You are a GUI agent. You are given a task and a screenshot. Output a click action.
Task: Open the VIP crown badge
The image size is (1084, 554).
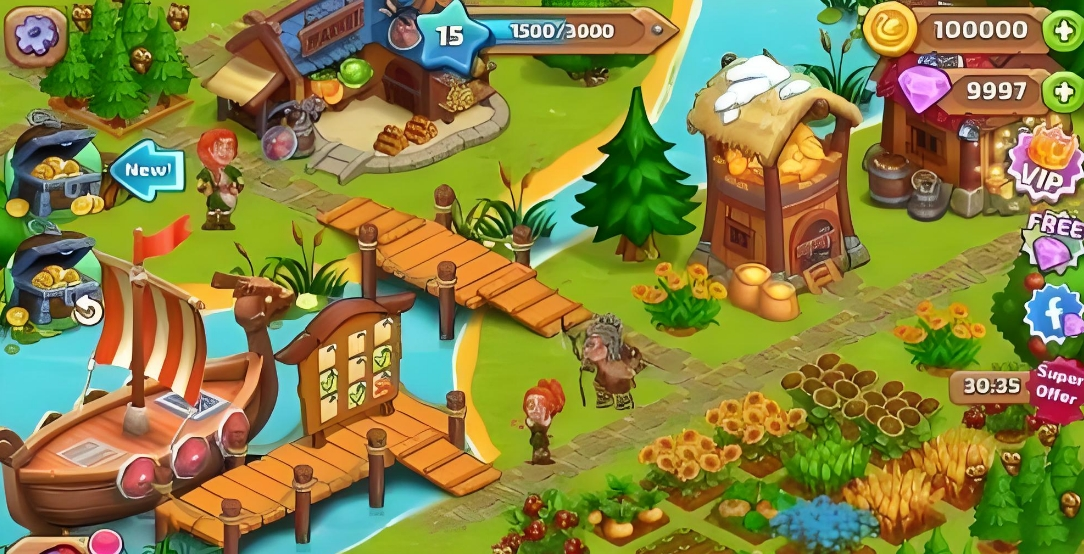pos(1045,165)
